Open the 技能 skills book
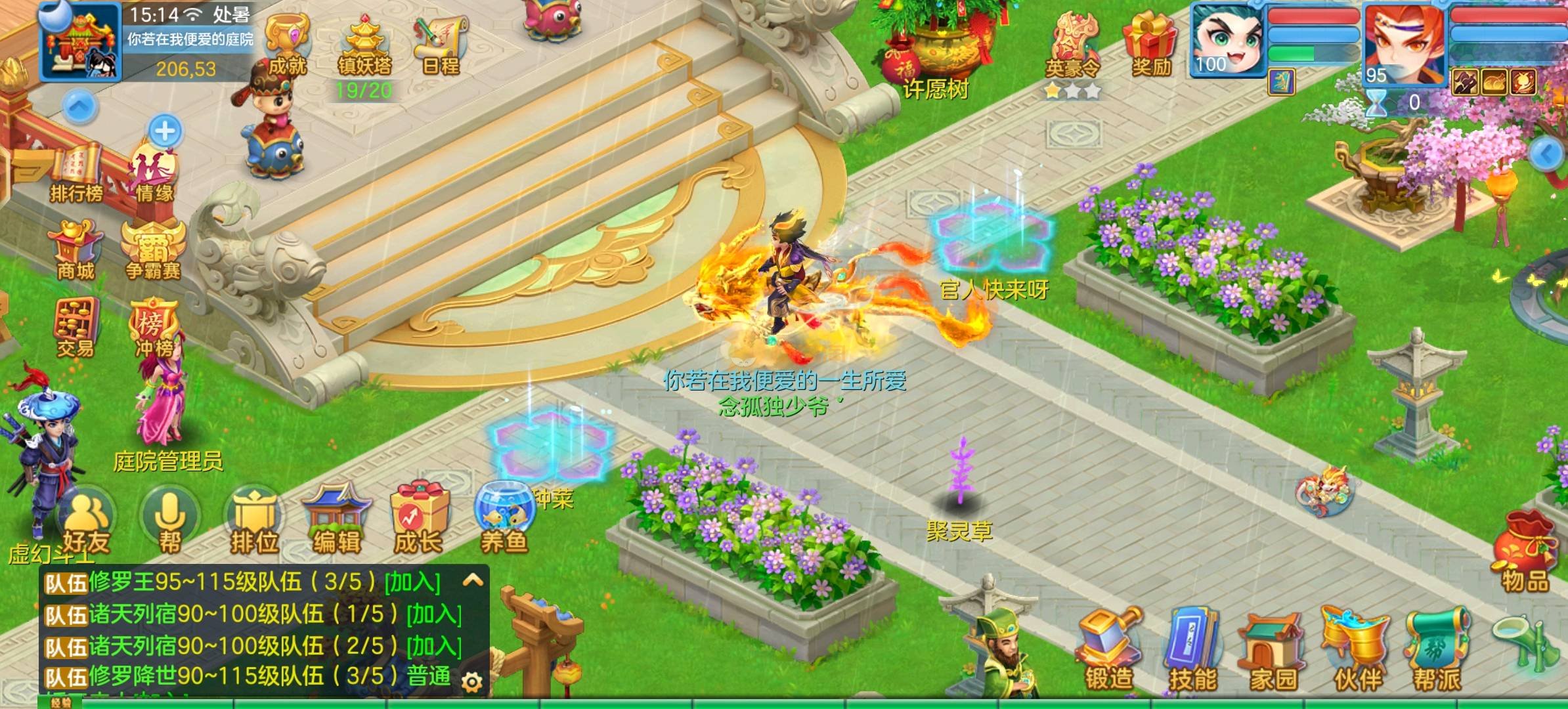This screenshot has width=1568, height=709. click(x=1192, y=650)
